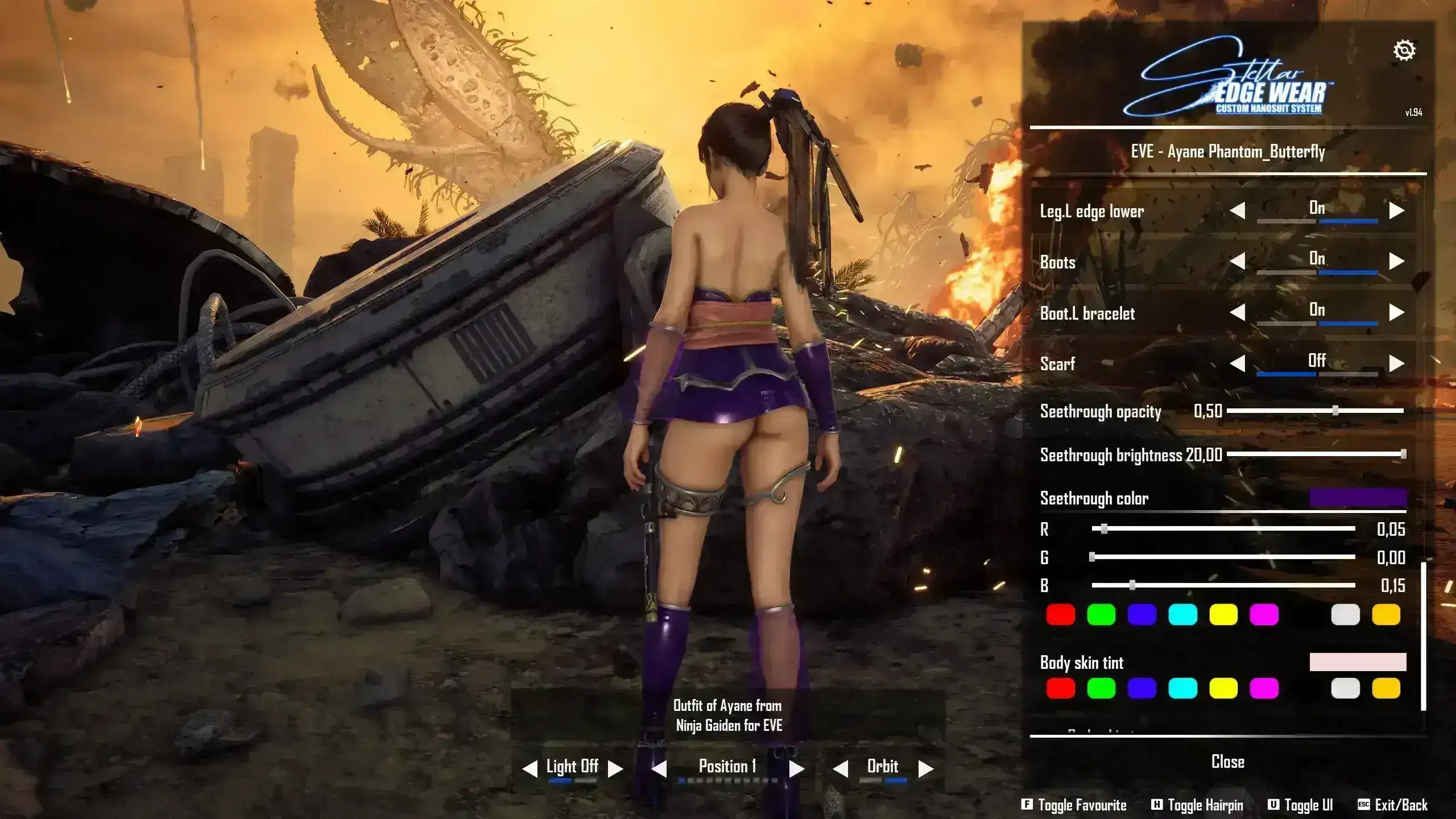Image resolution: width=1456 pixels, height=819 pixels.
Task: Change Orbit mode with left arrow
Action: pos(840,769)
